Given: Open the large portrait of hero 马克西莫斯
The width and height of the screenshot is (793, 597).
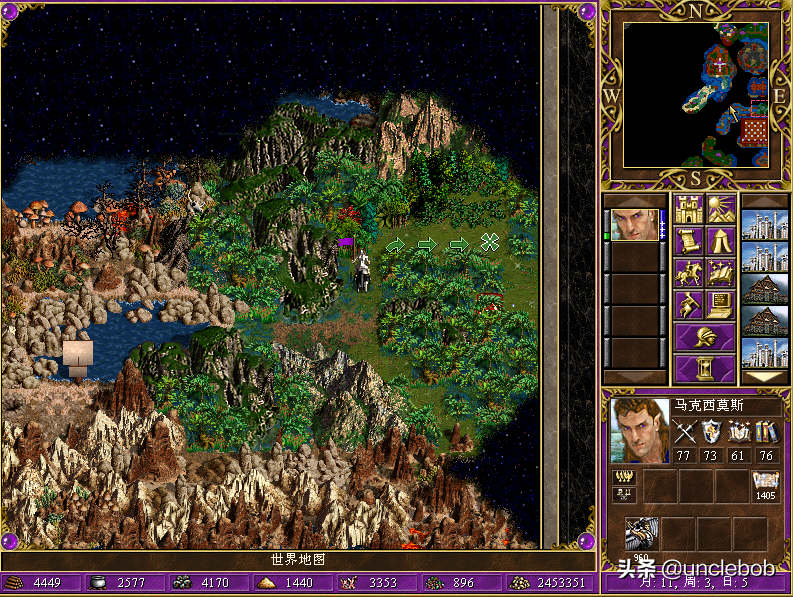Looking at the screenshot, I should pos(639,431).
